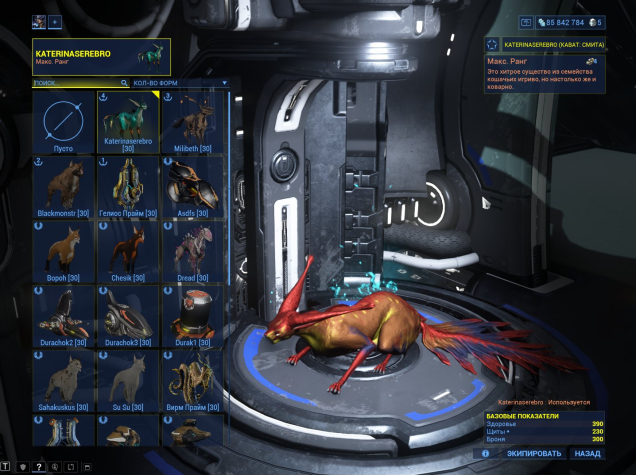Go back with the НАЗАД button
Viewport: 636px width, 475px height.
(x=588, y=453)
